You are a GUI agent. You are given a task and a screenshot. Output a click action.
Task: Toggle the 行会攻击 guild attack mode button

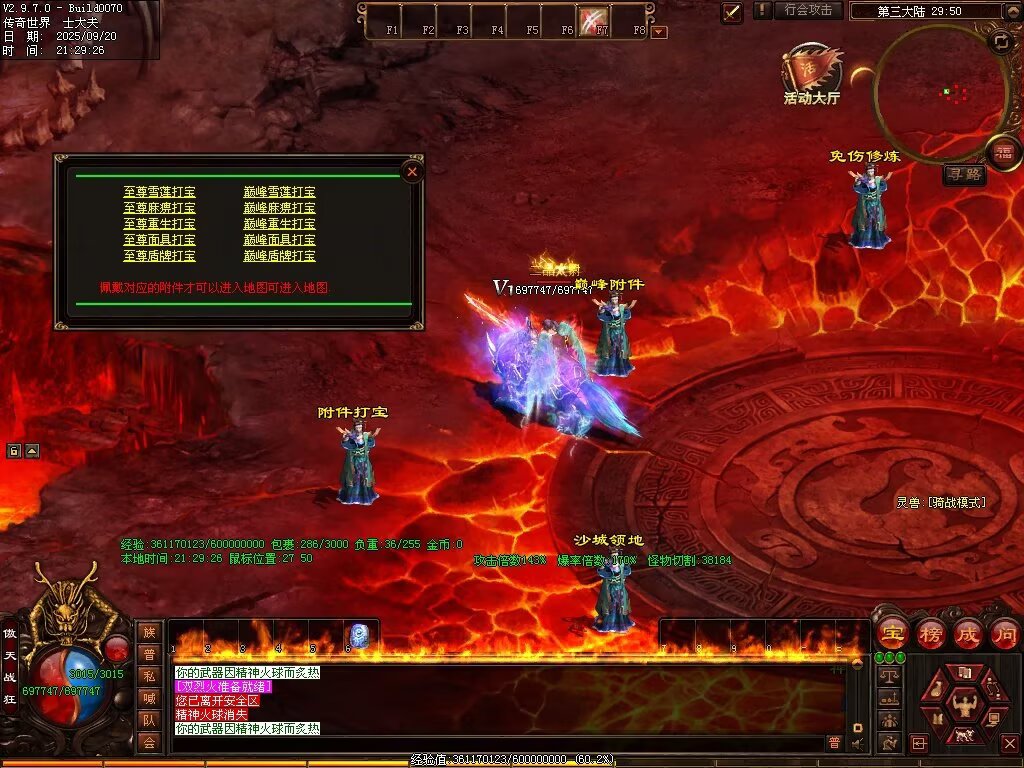pyautogui.click(x=808, y=10)
